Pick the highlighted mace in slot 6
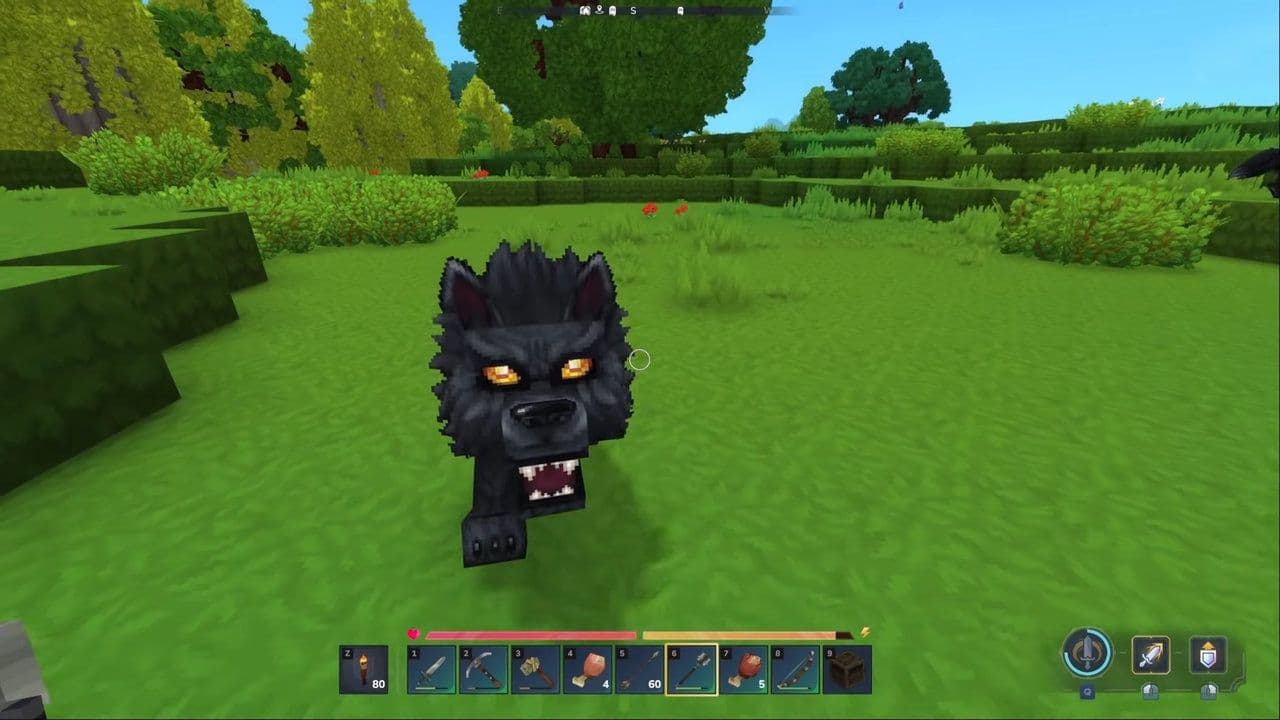The height and width of the screenshot is (720, 1280). pos(691,669)
